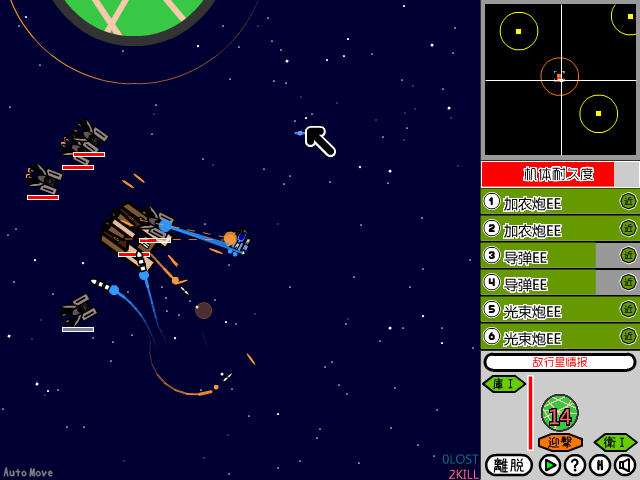Activate weapon slot 5 光束炮EE
Image resolution: width=640 pixels, height=480 pixels.
(545, 310)
